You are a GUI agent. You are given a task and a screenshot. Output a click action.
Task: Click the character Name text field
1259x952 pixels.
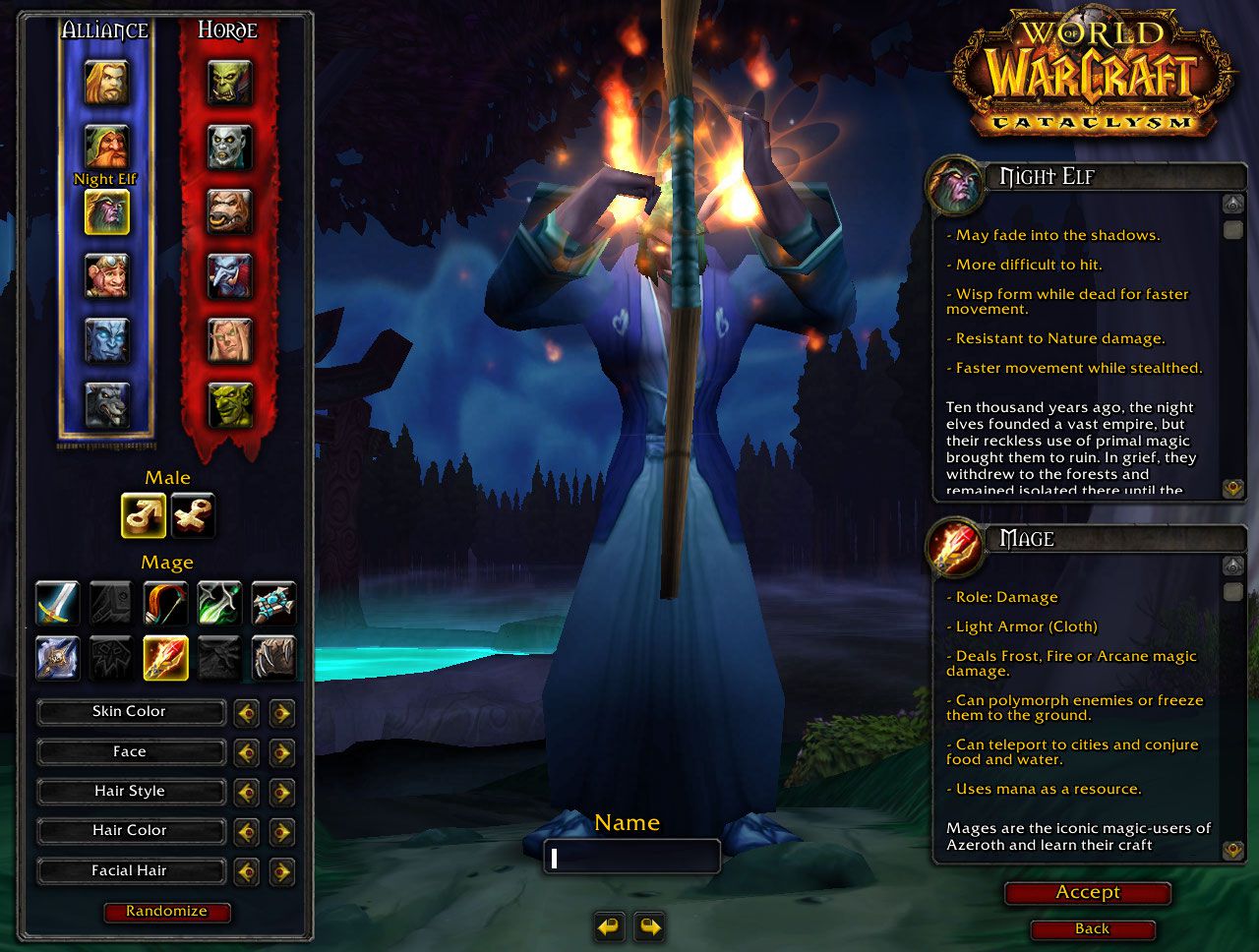(631, 858)
